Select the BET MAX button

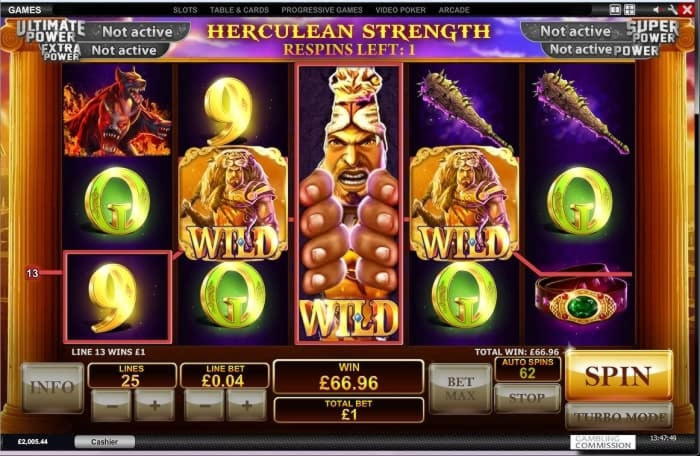point(460,387)
